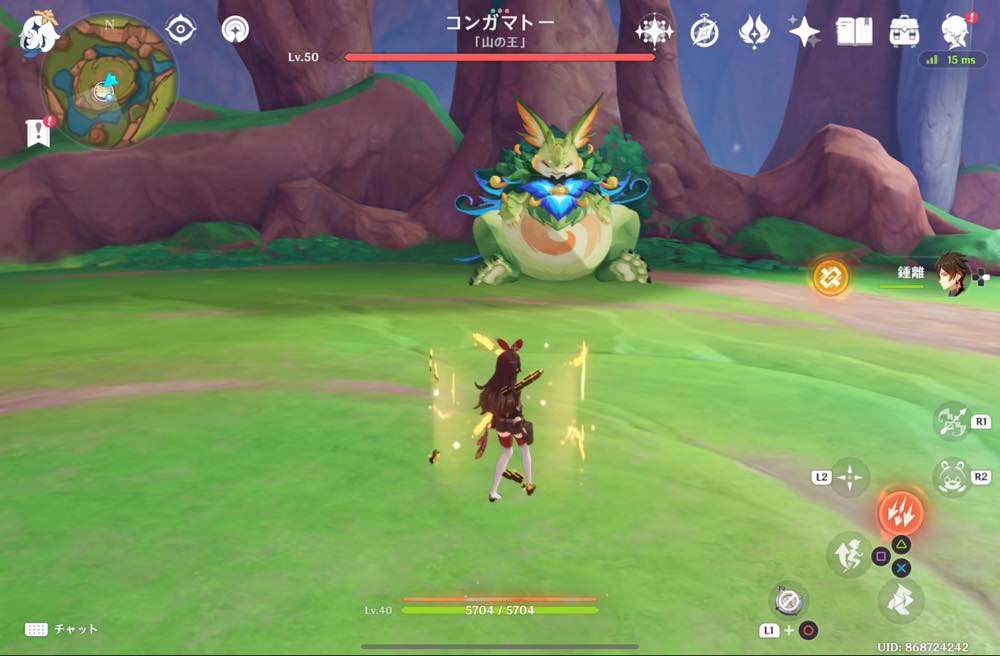
Task: Open the Paimon menu icon
Action: [x=39, y=32]
